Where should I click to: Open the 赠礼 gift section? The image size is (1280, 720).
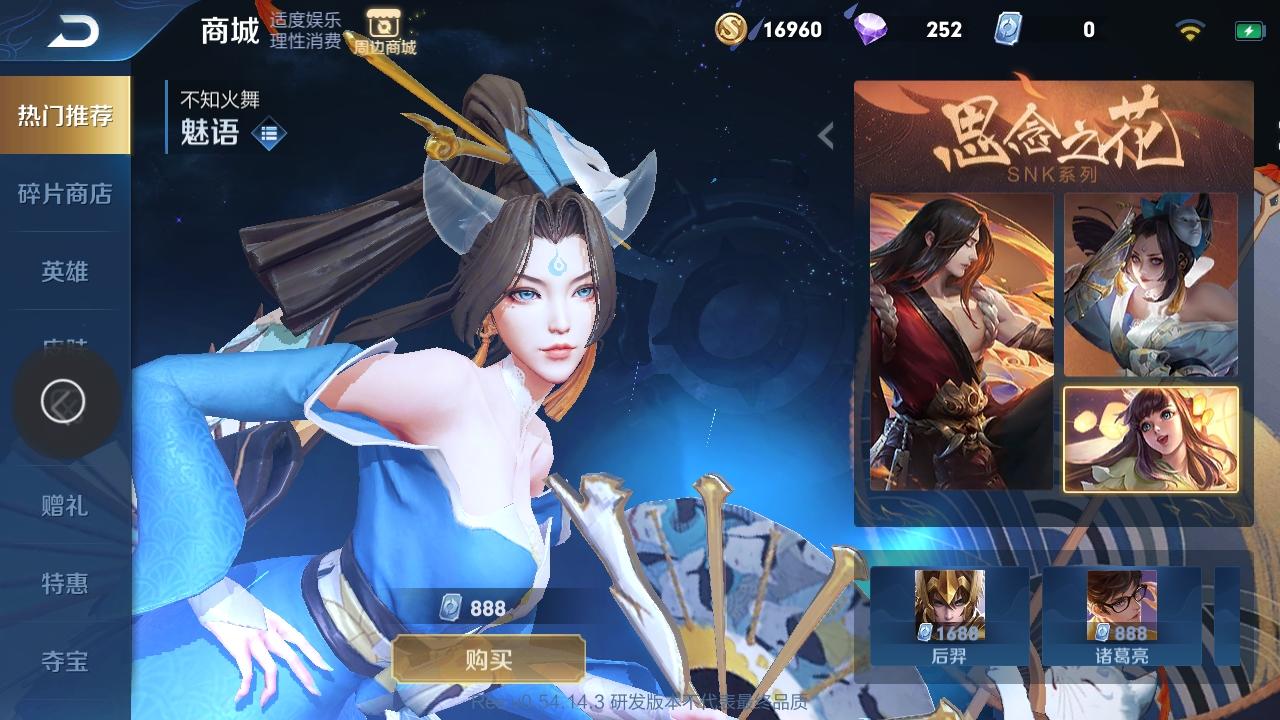point(65,508)
